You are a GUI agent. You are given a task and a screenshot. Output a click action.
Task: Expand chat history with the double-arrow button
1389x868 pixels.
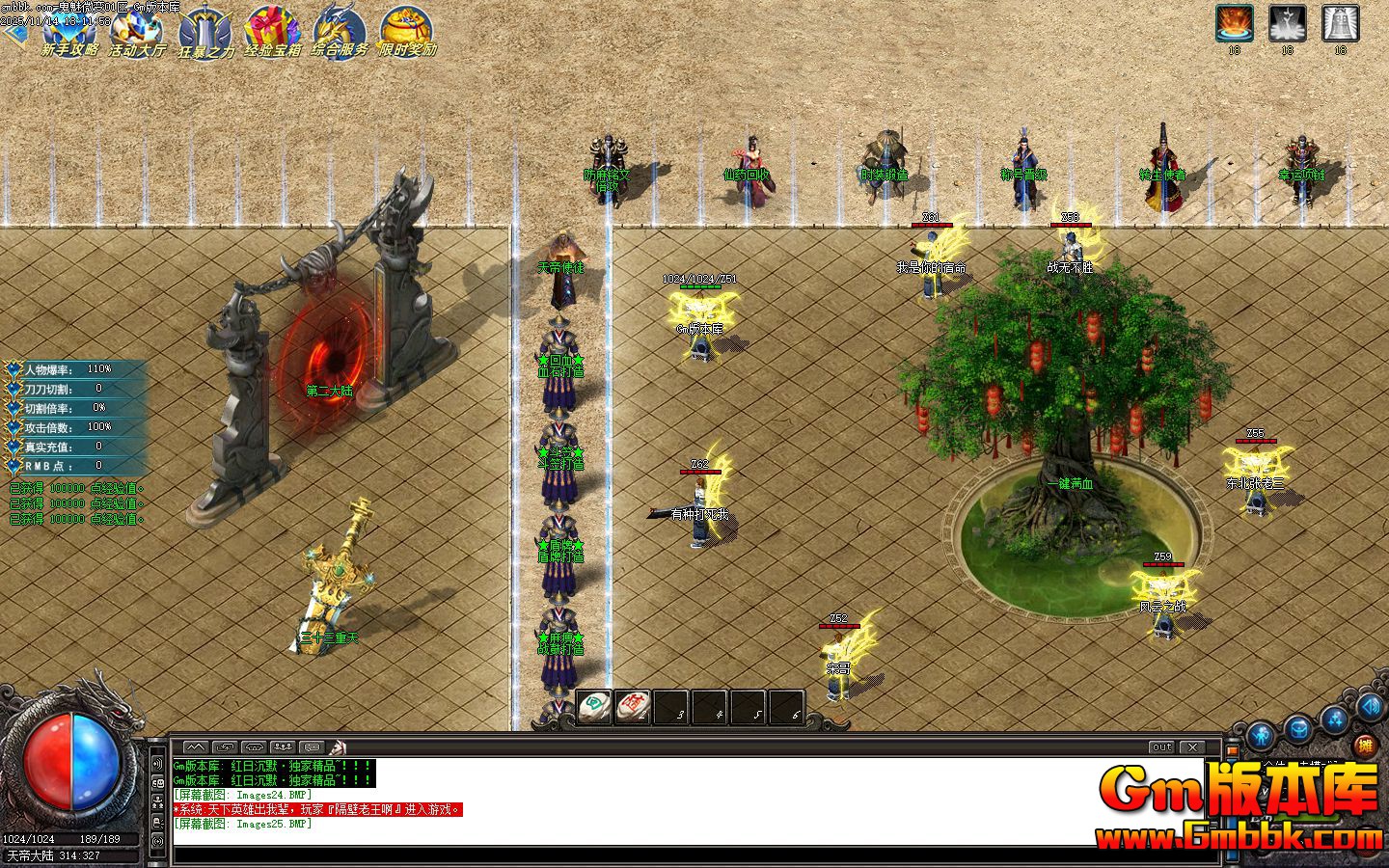click(224, 747)
